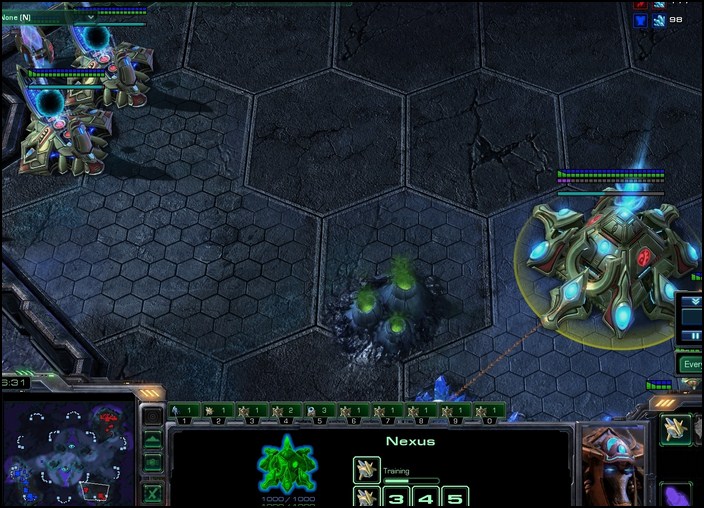The height and width of the screenshot is (508, 704).
Task: Select control group 7 tab
Action: [386, 411]
